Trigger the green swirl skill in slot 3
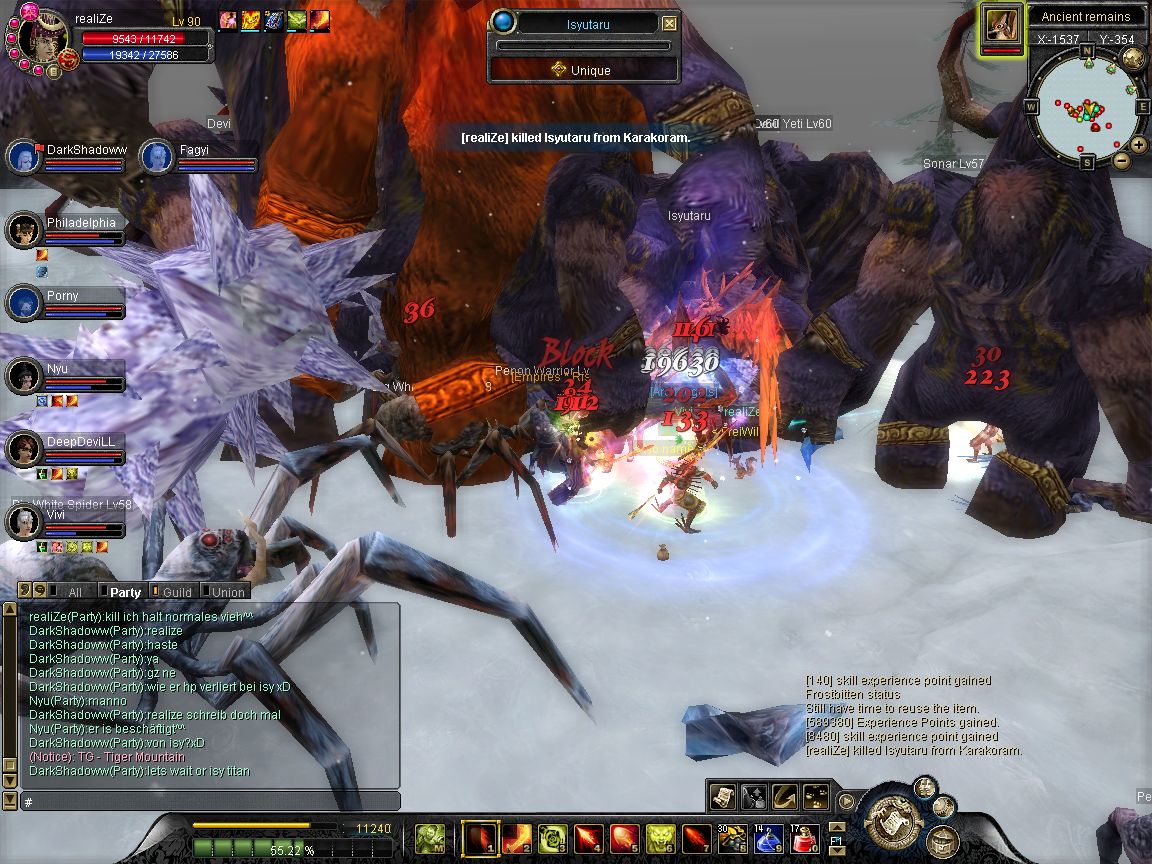 click(553, 838)
